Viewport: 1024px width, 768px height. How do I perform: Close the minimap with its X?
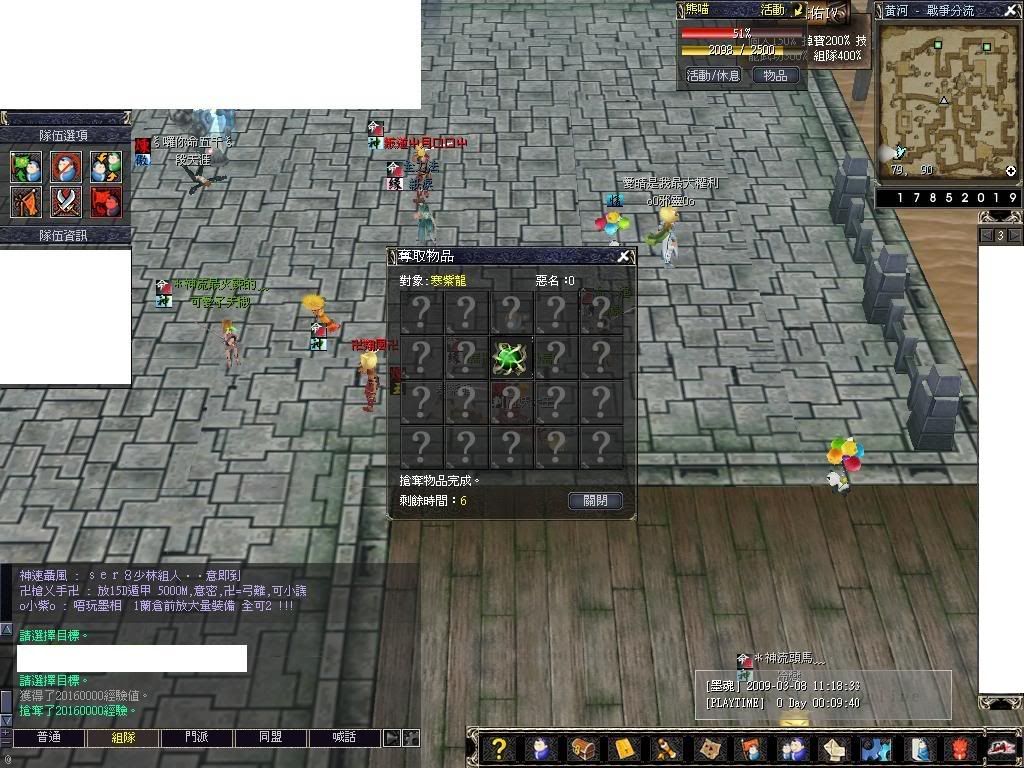(1010, 10)
